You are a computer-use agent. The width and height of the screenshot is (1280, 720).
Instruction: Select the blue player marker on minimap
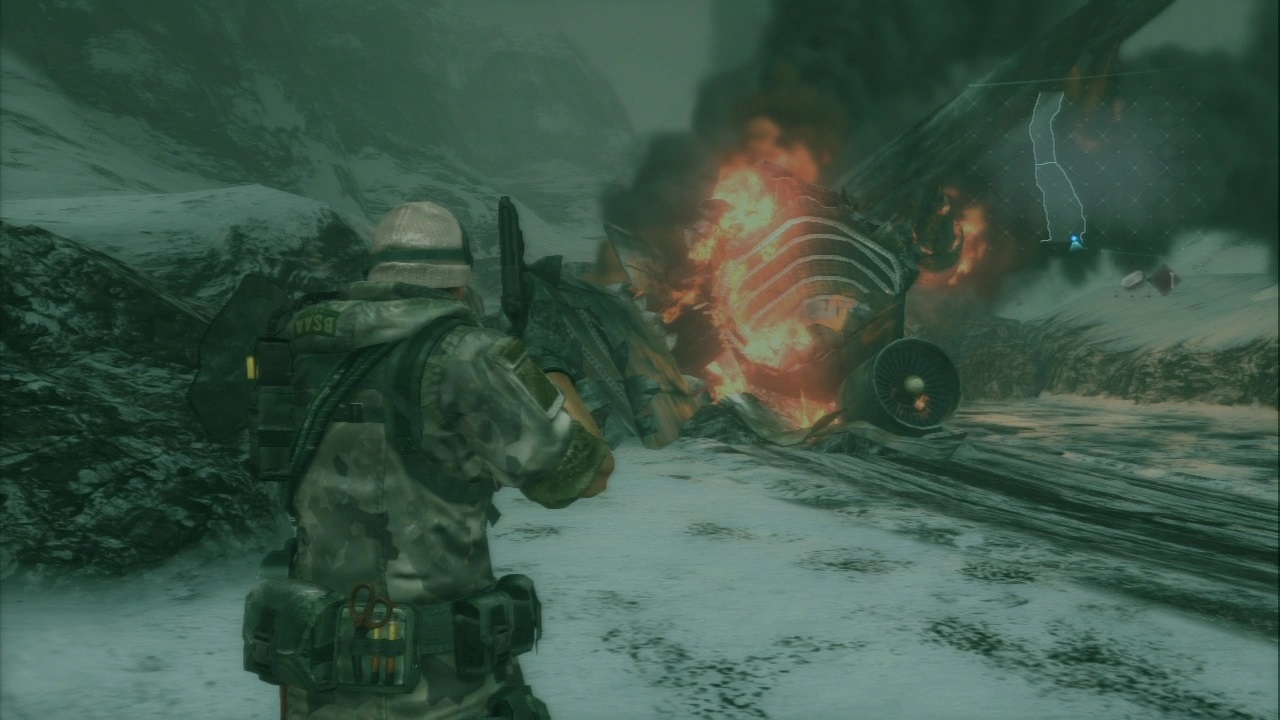(1075, 242)
